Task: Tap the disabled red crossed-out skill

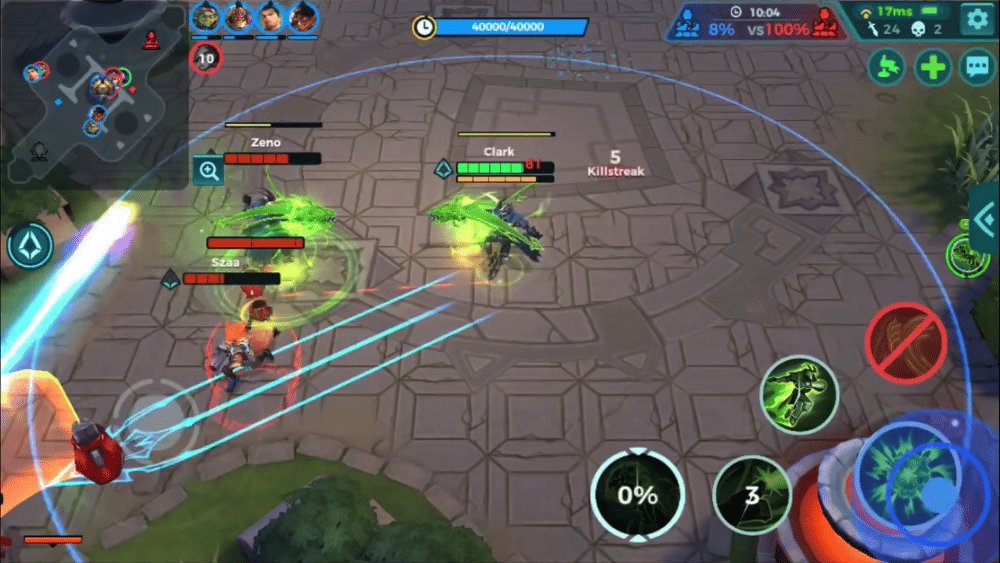Action: click(x=905, y=343)
